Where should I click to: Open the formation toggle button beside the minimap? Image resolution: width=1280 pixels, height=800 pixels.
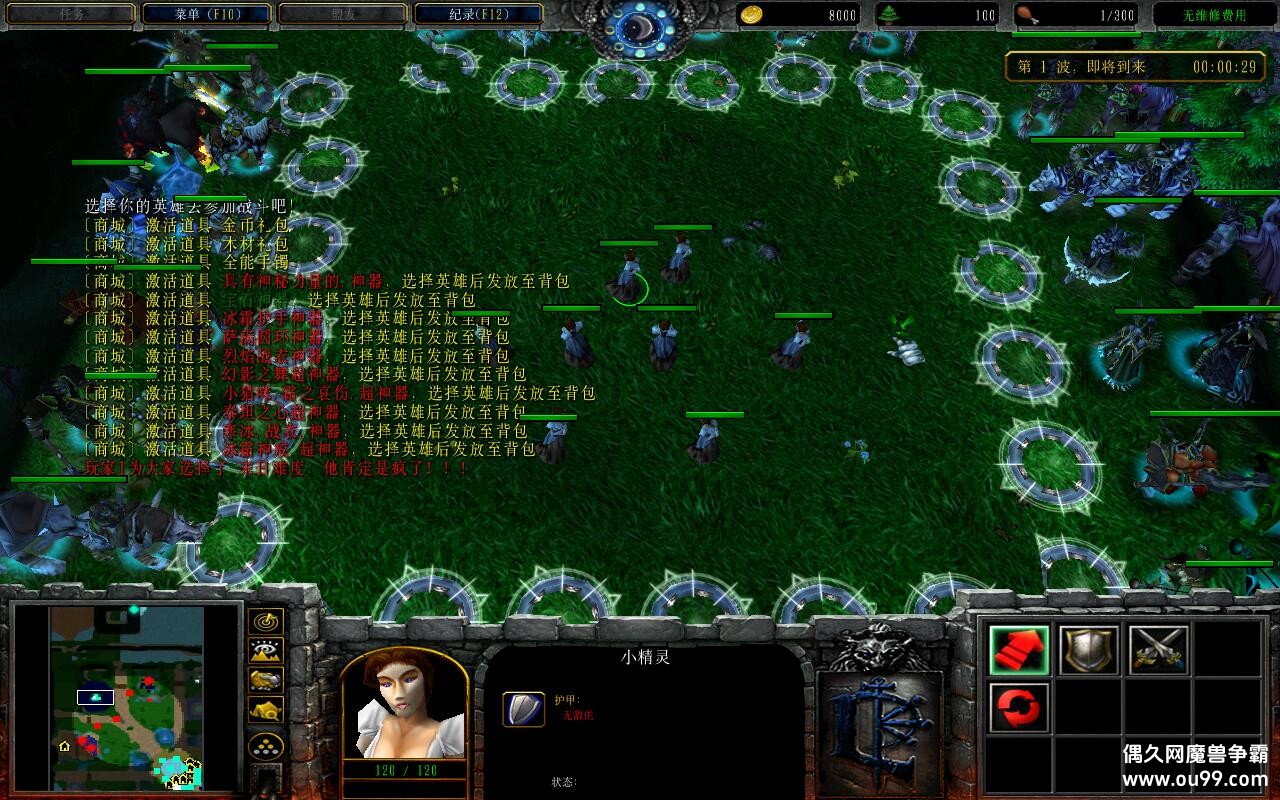(265, 746)
